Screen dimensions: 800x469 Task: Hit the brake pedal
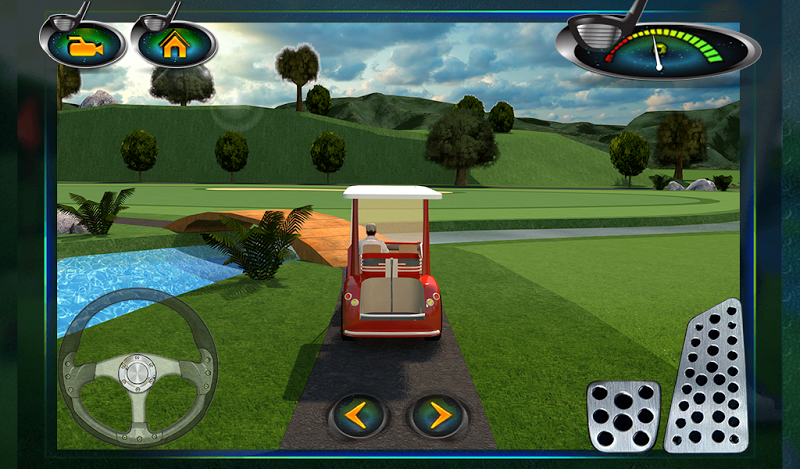(623, 415)
